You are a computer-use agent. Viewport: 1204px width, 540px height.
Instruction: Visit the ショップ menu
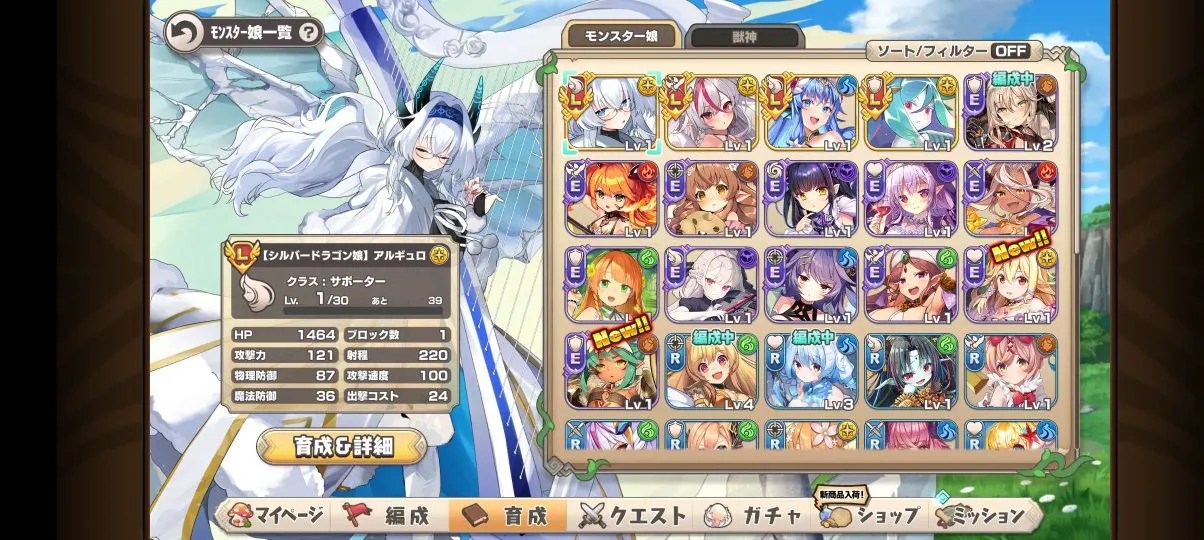coord(870,516)
